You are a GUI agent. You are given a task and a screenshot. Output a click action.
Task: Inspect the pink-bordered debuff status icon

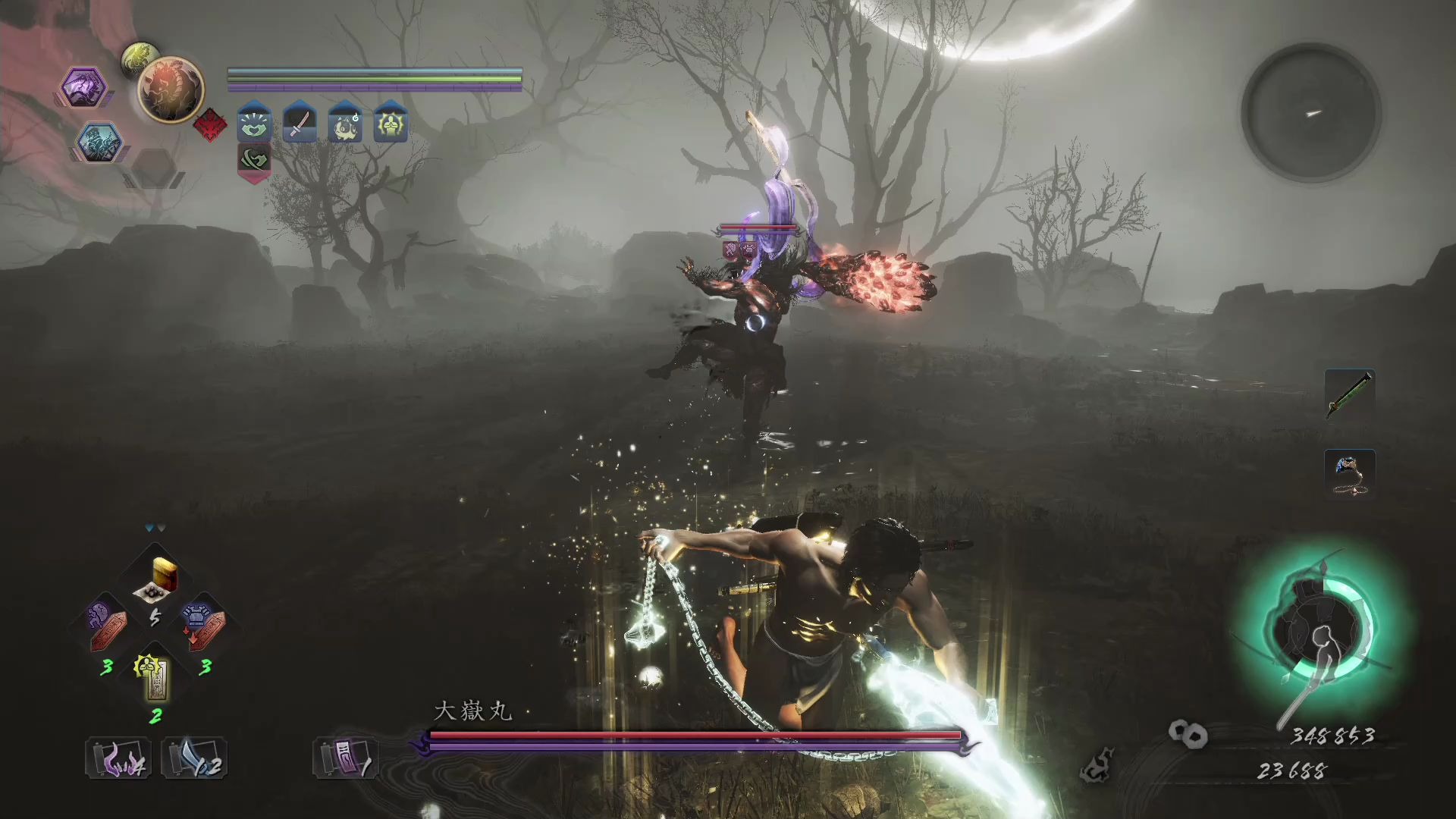[254, 162]
